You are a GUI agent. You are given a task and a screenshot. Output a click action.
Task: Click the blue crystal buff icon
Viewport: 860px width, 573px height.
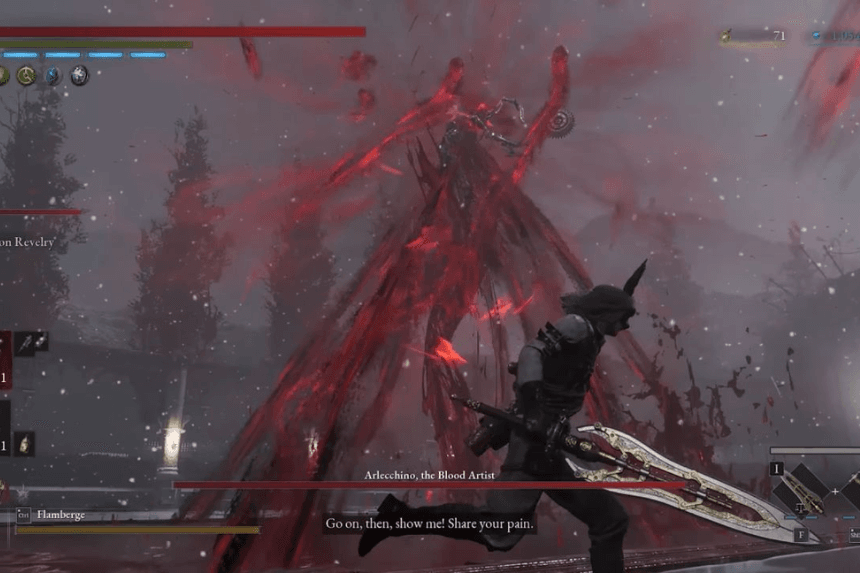pos(53,76)
